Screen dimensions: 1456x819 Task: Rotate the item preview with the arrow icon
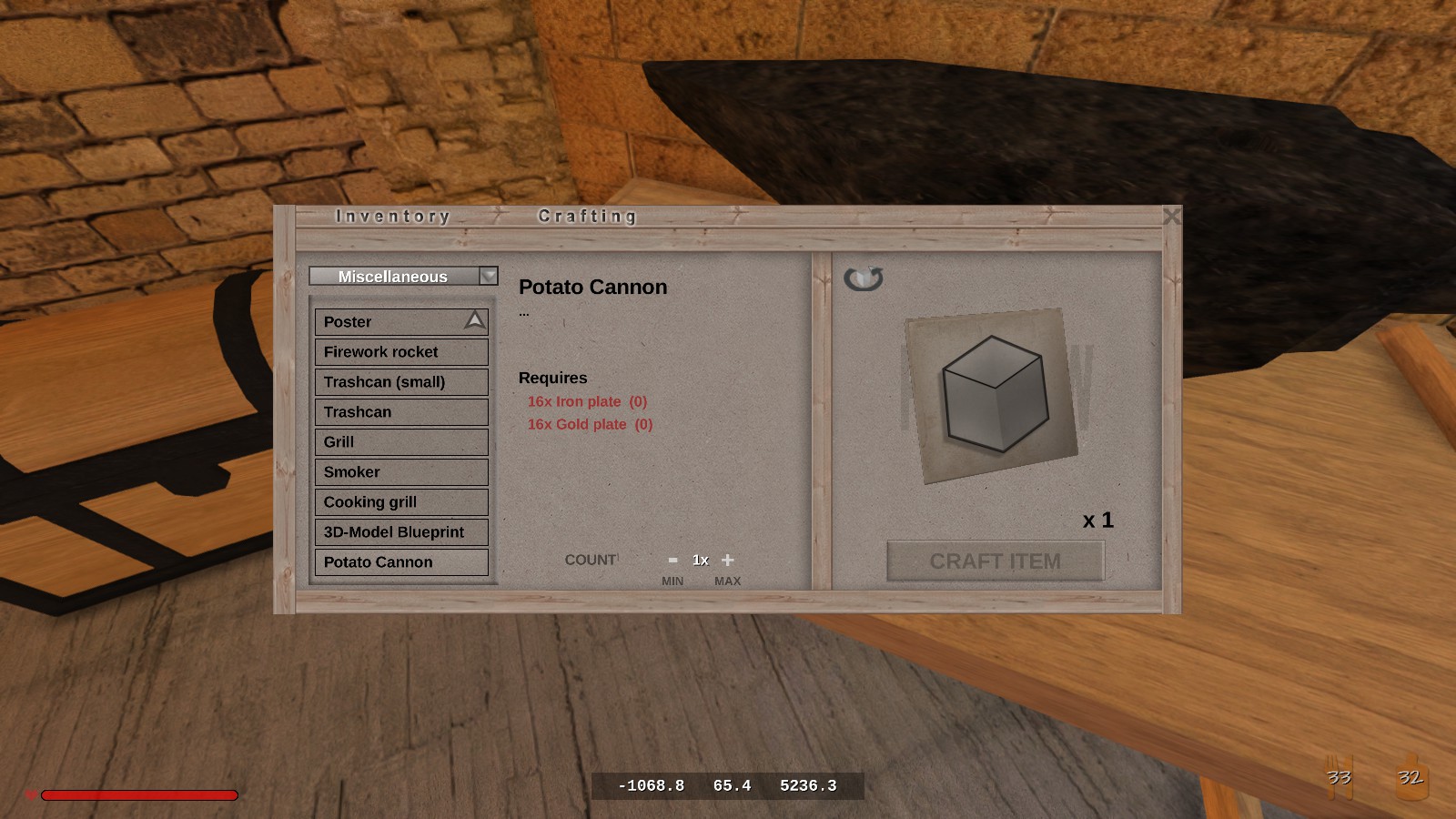863,278
